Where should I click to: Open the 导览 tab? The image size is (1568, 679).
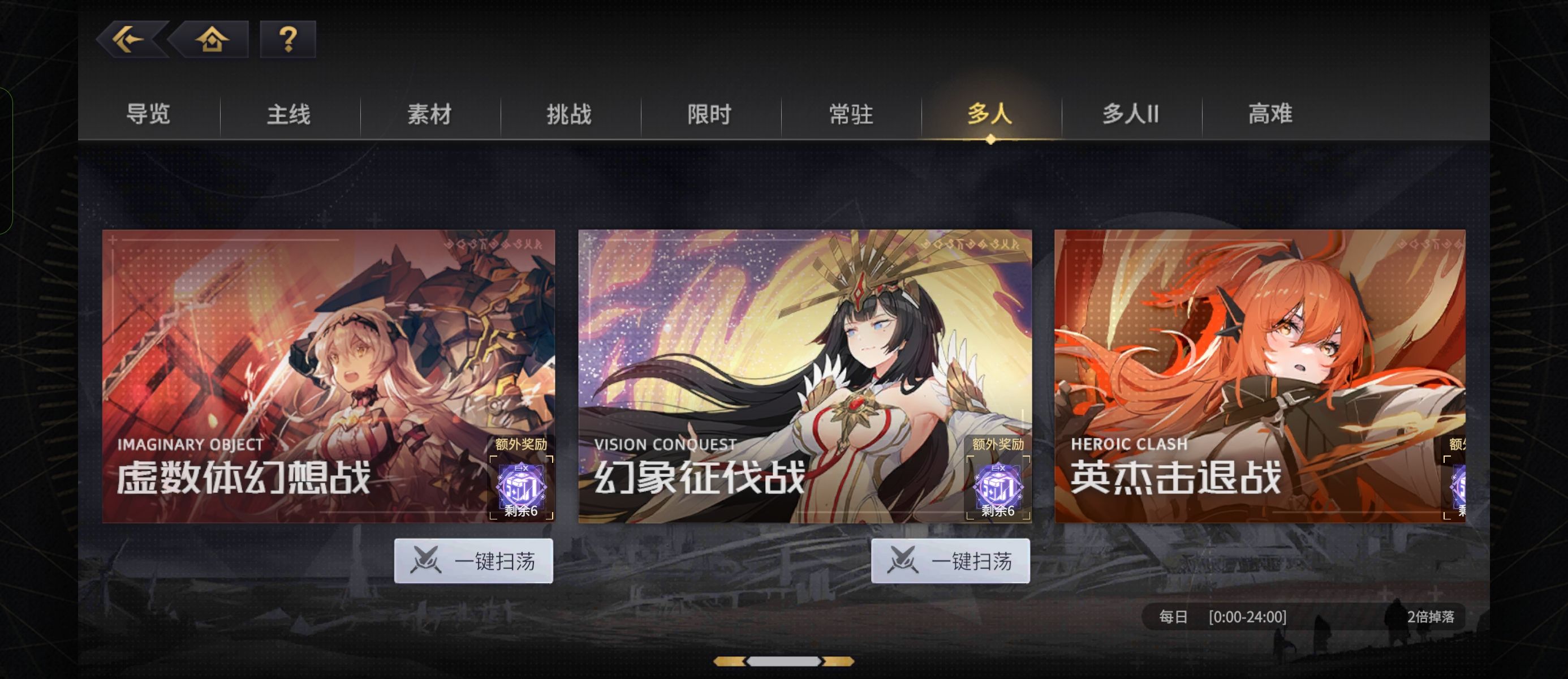[x=149, y=114]
